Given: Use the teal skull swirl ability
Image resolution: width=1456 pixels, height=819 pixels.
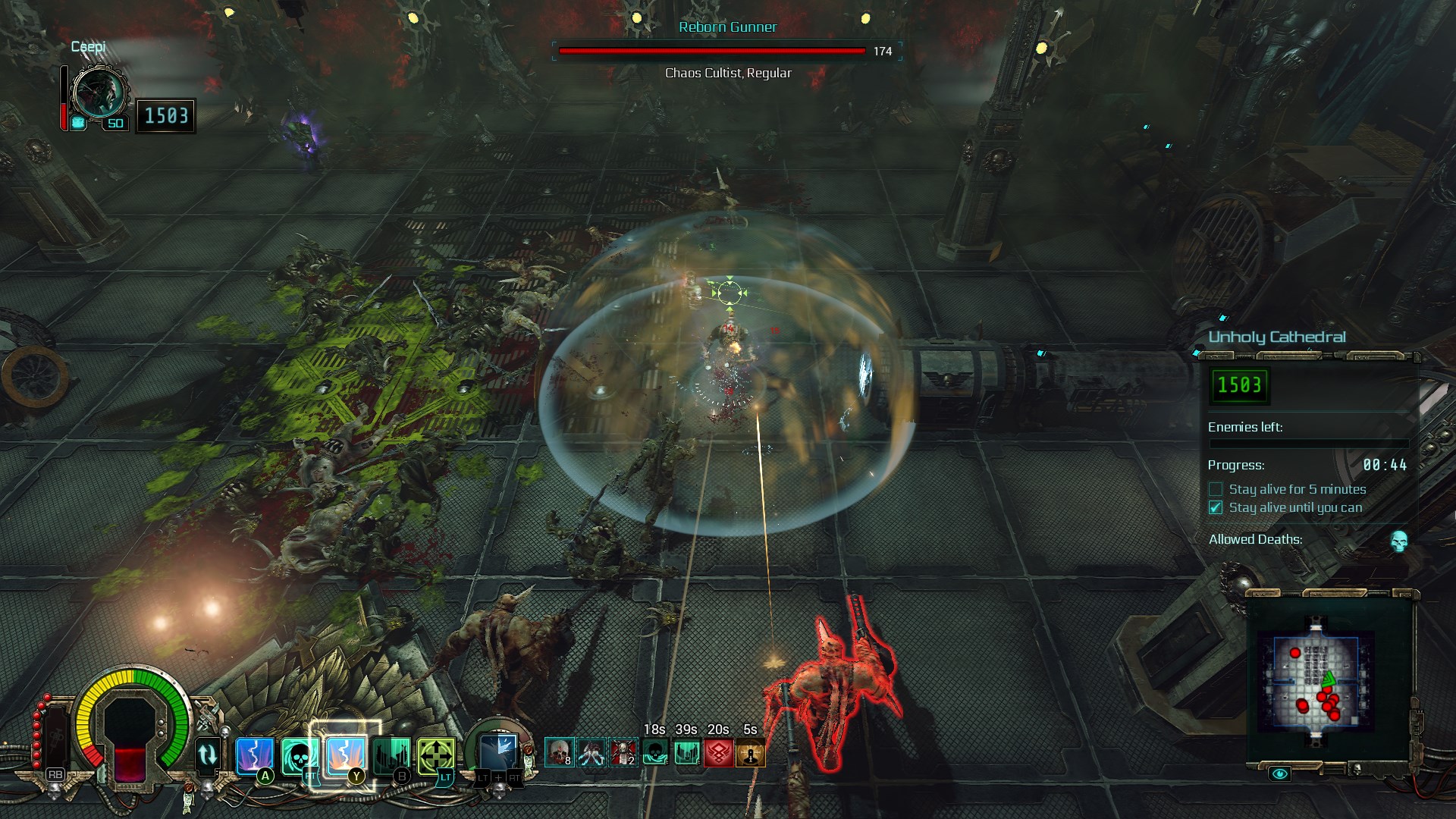Looking at the screenshot, I should coord(299,755).
